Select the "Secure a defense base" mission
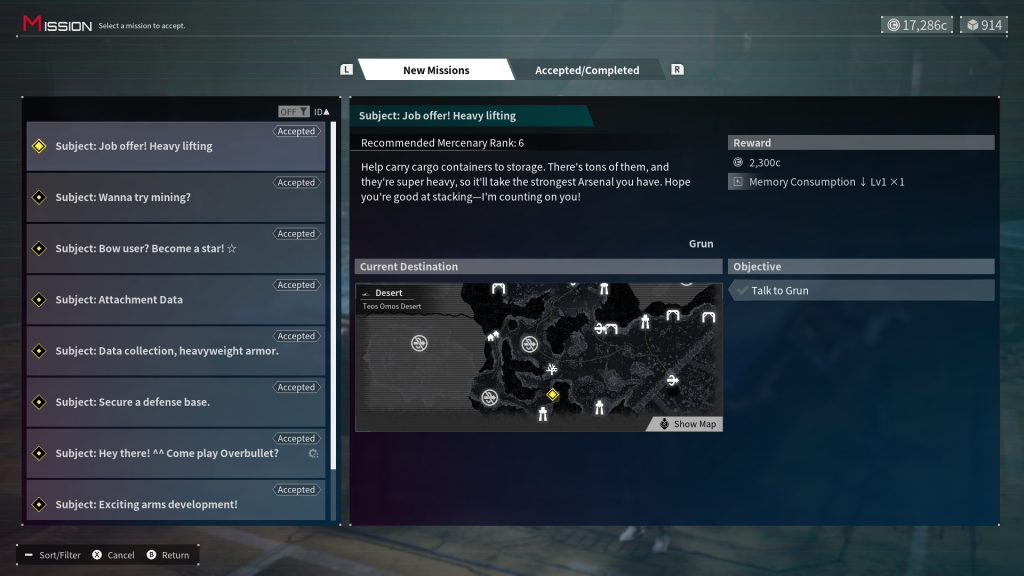Image resolution: width=1024 pixels, height=576 pixels. coord(176,402)
